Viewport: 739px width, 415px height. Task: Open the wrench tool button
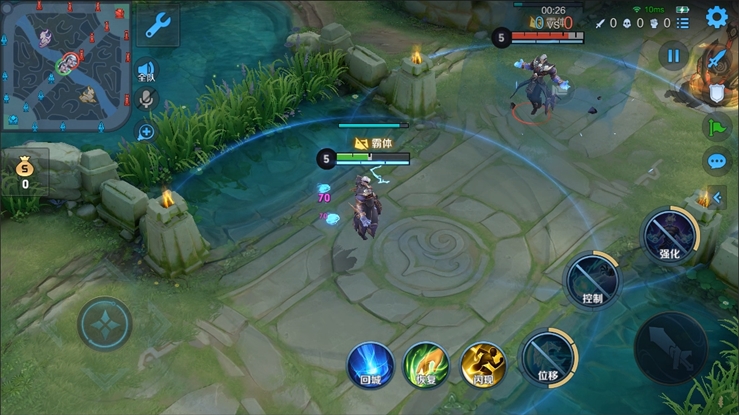157,26
